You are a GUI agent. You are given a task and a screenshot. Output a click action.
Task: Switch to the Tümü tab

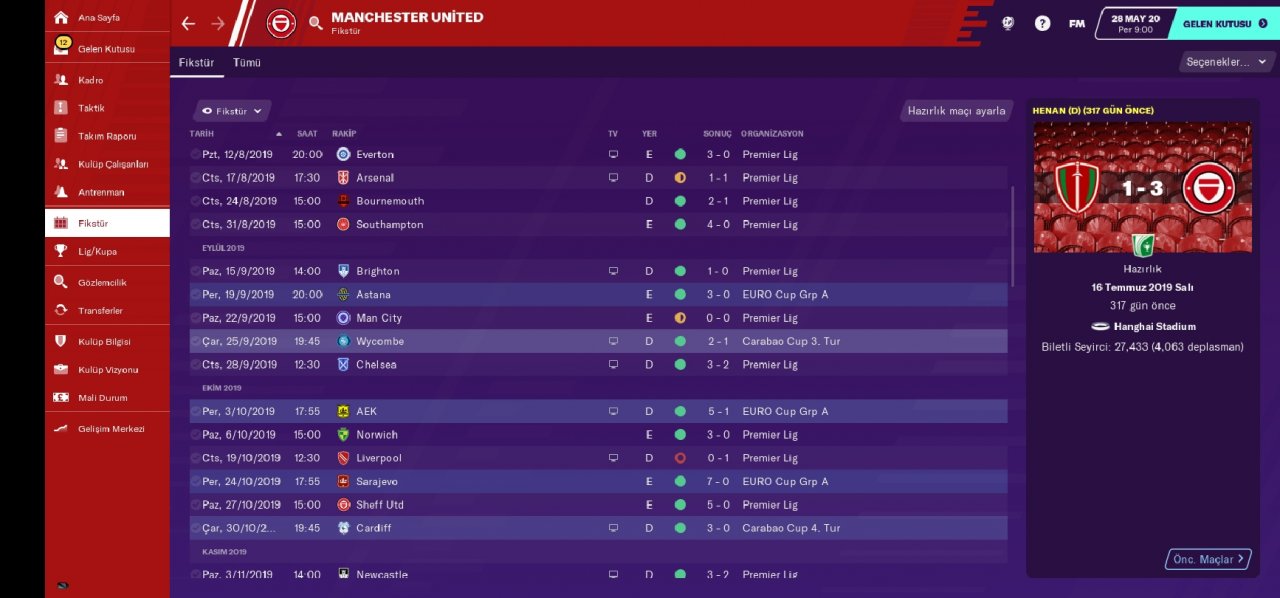(x=246, y=62)
